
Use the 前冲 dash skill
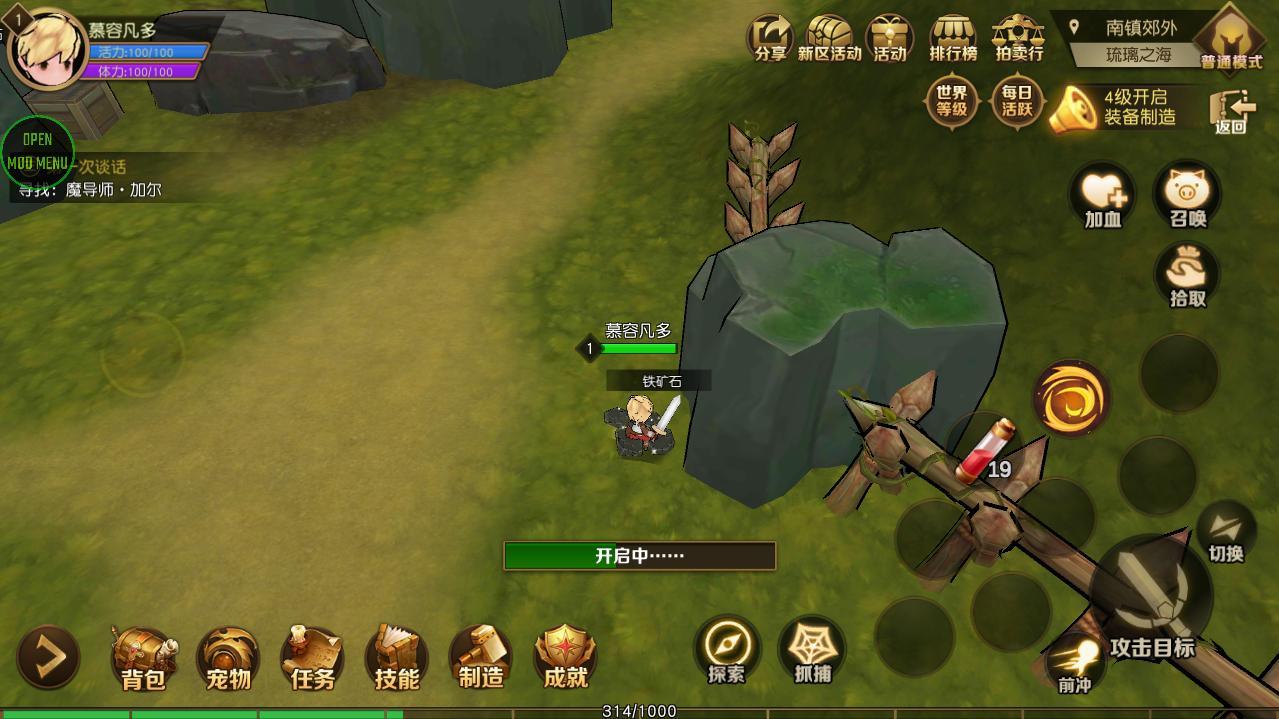pos(1076,662)
